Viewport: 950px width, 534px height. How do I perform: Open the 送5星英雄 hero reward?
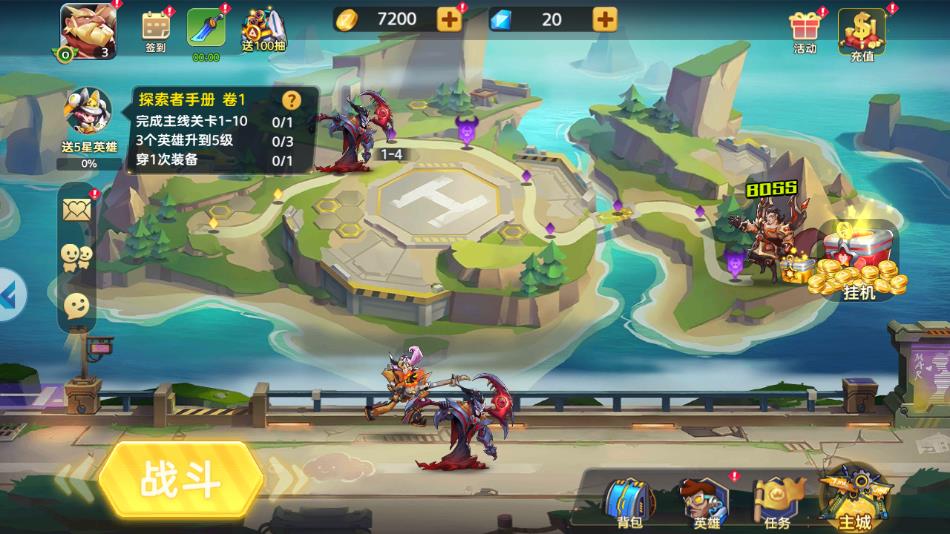click(88, 120)
